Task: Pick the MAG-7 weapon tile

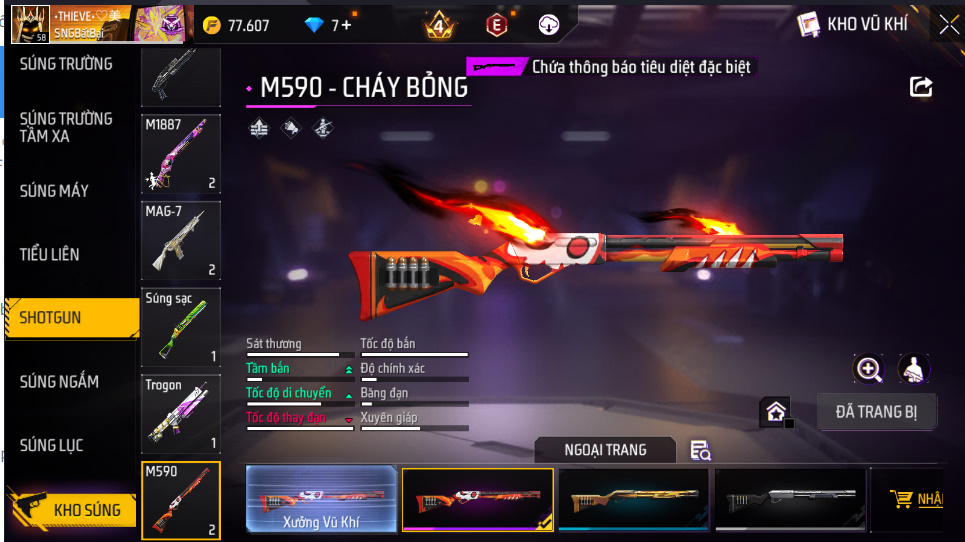Action: (x=180, y=241)
